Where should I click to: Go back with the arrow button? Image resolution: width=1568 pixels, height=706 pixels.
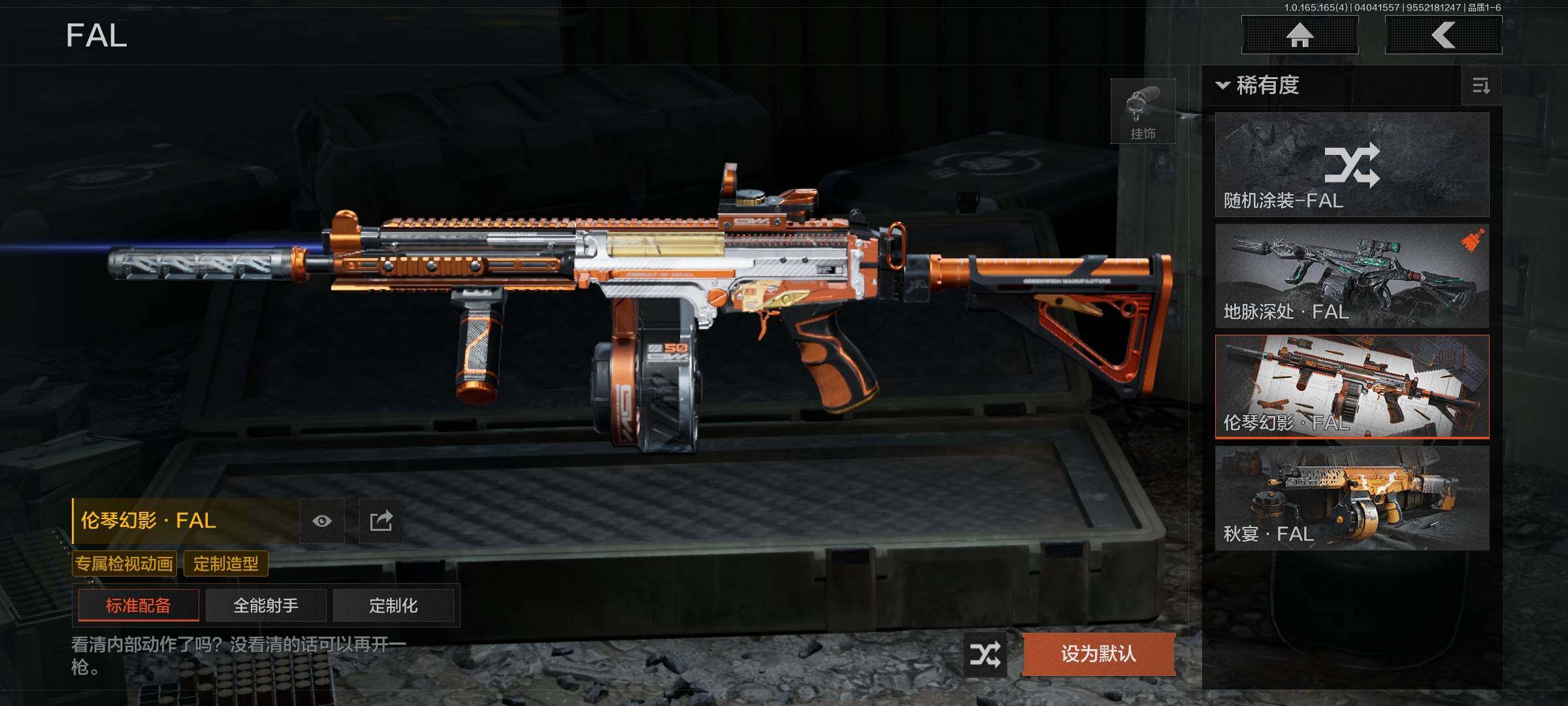[x=1443, y=35]
